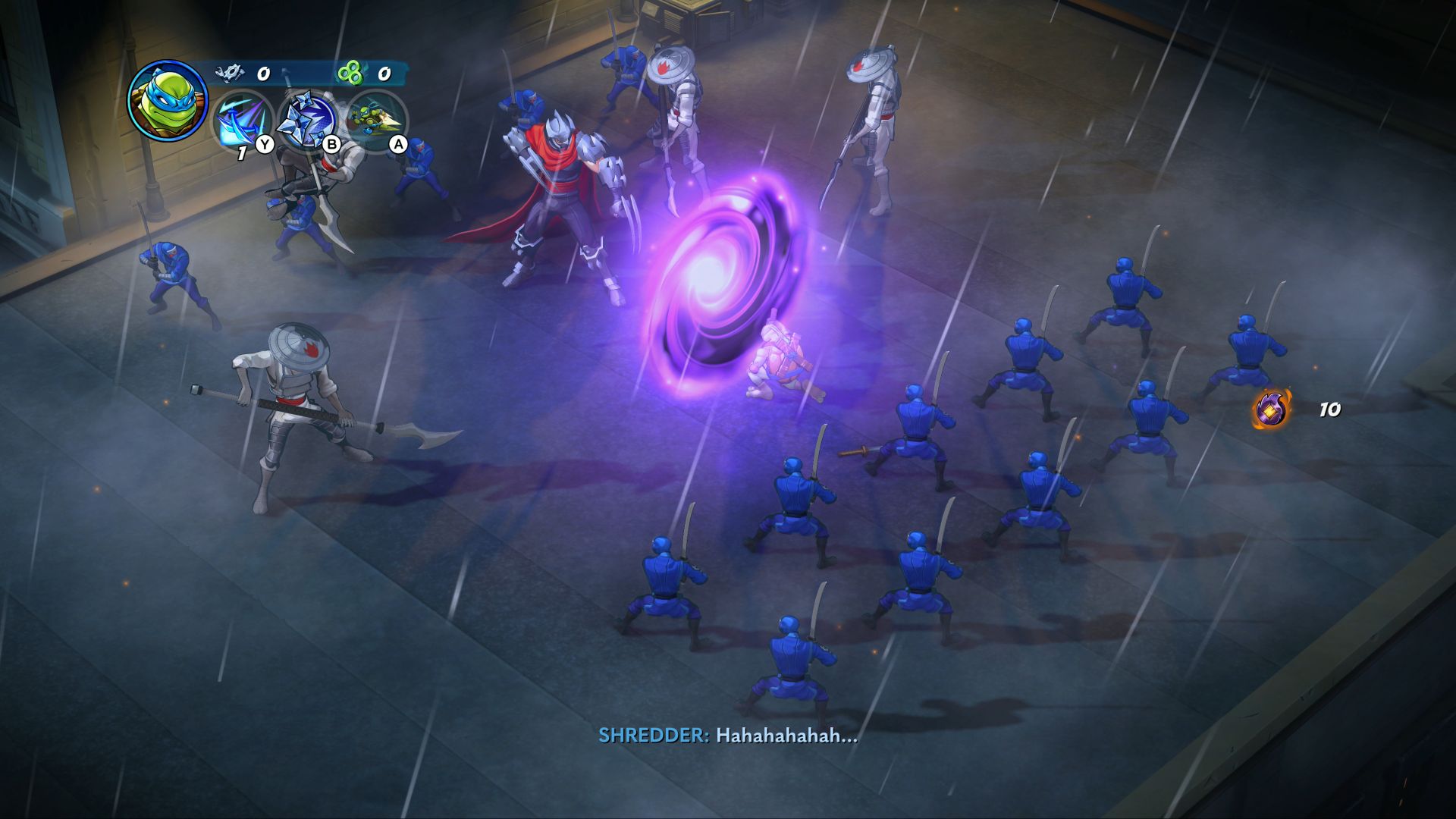Use the shuriken throw ability
Image resolution: width=1456 pixels, height=819 pixels.
click(x=308, y=120)
